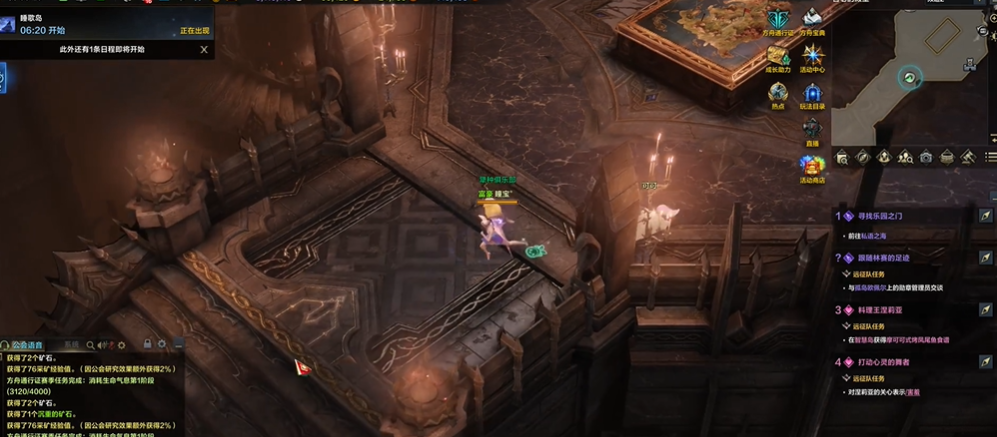Toggle the chat window lock
The image size is (997, 437).
tap(148, 345)
